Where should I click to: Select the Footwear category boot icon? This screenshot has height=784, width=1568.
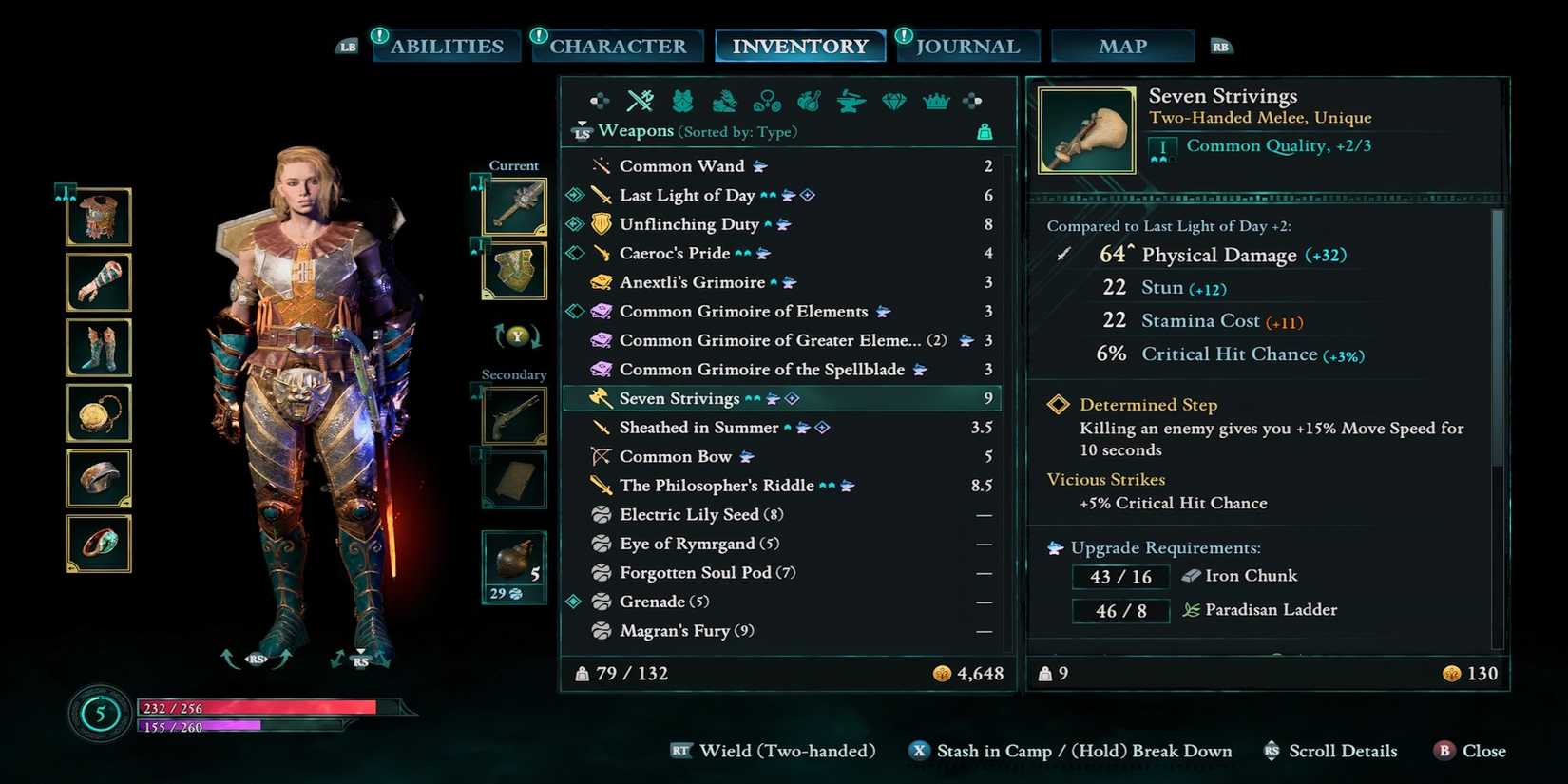(x=723, y=100)
